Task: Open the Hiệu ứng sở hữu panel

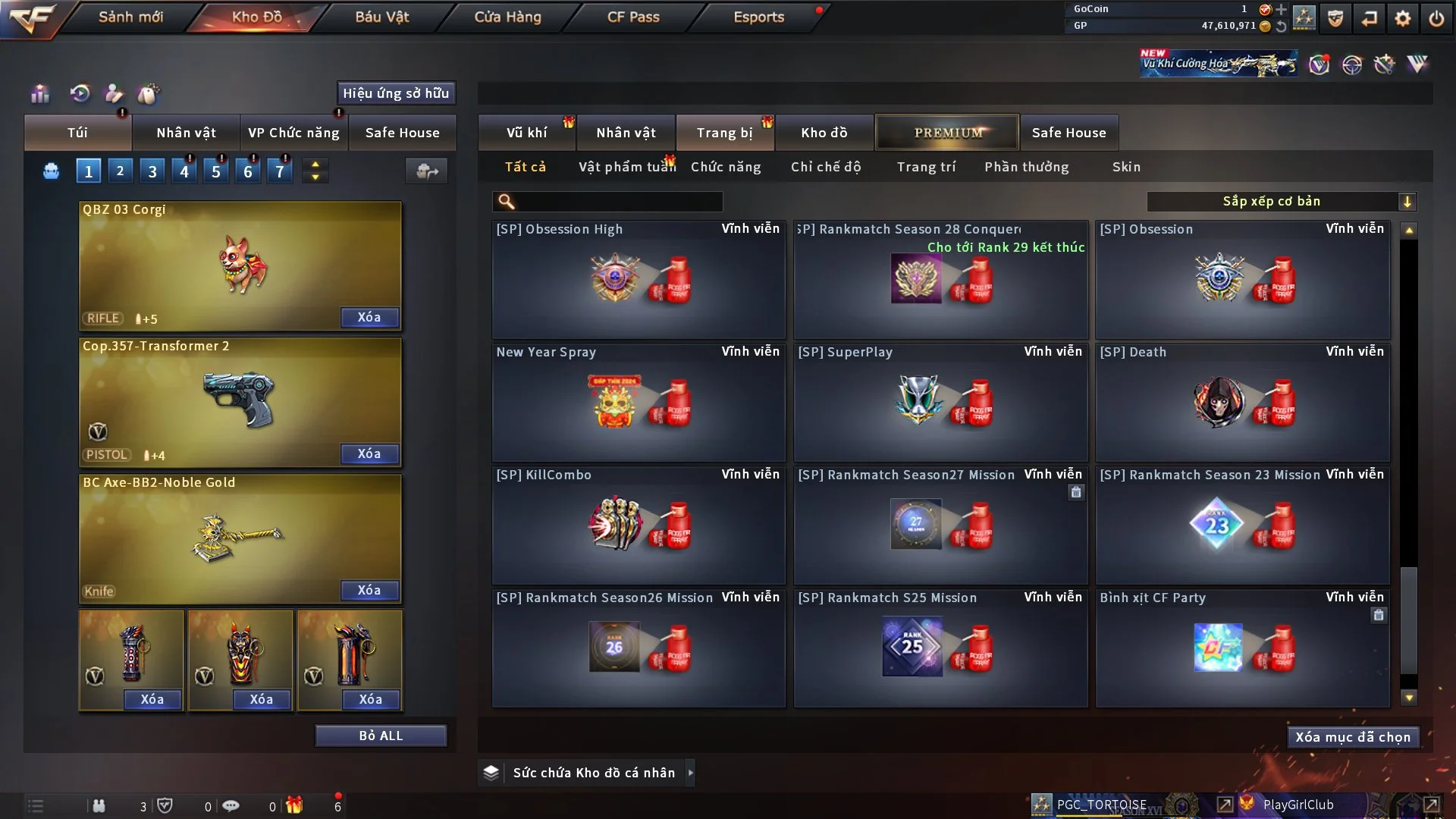Action: click(x=396, y=93)
